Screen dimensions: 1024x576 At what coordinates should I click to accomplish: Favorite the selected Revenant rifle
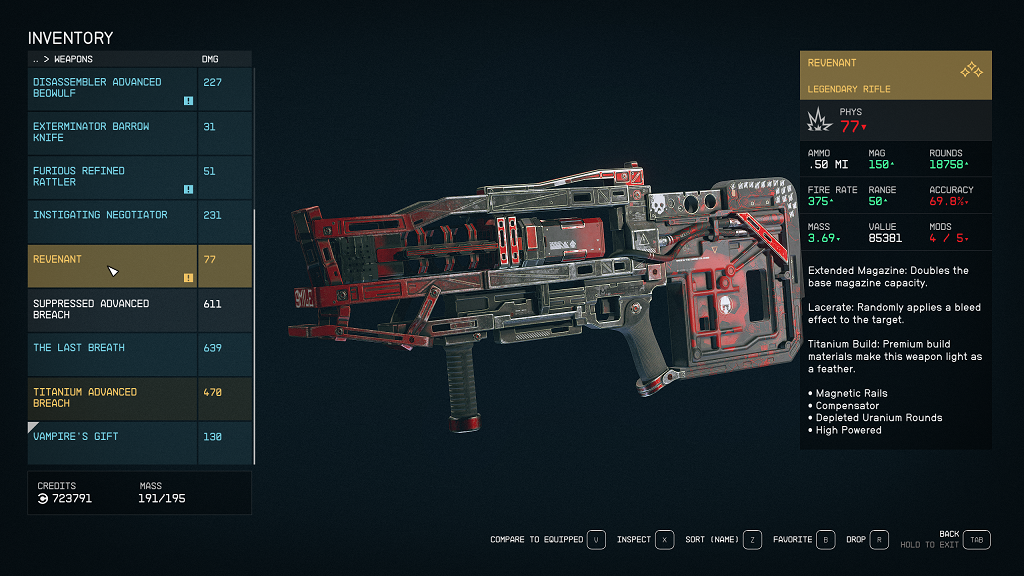(x=826, y=540)
